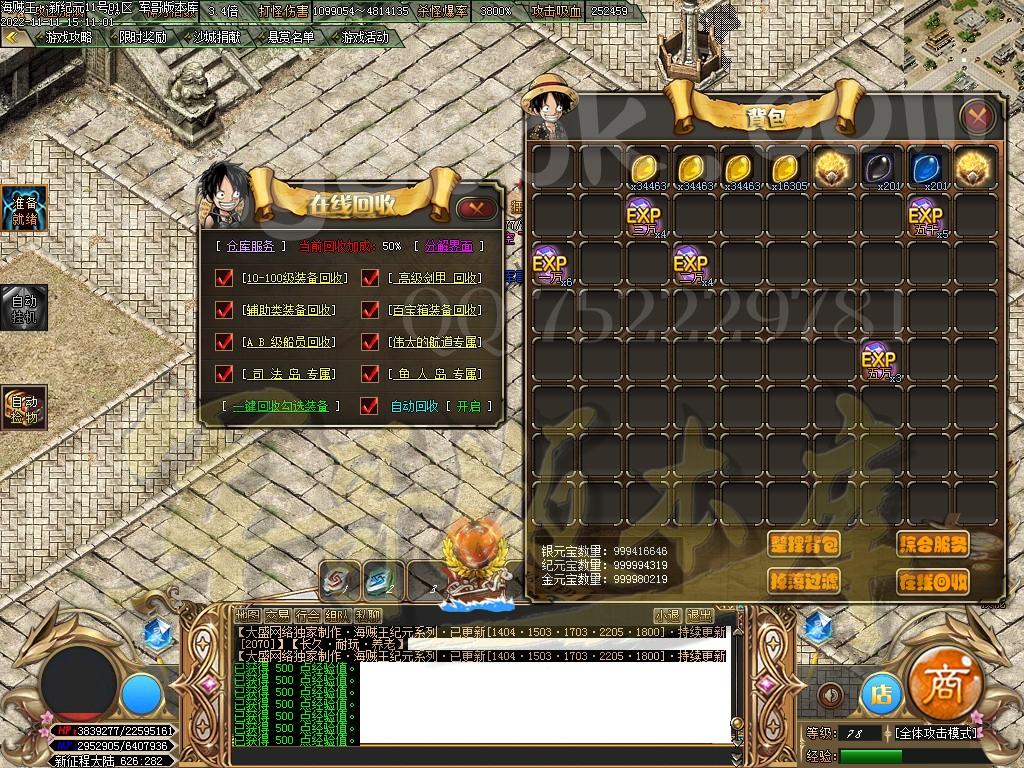Select the blue gem item in backpack

(926, 167)
